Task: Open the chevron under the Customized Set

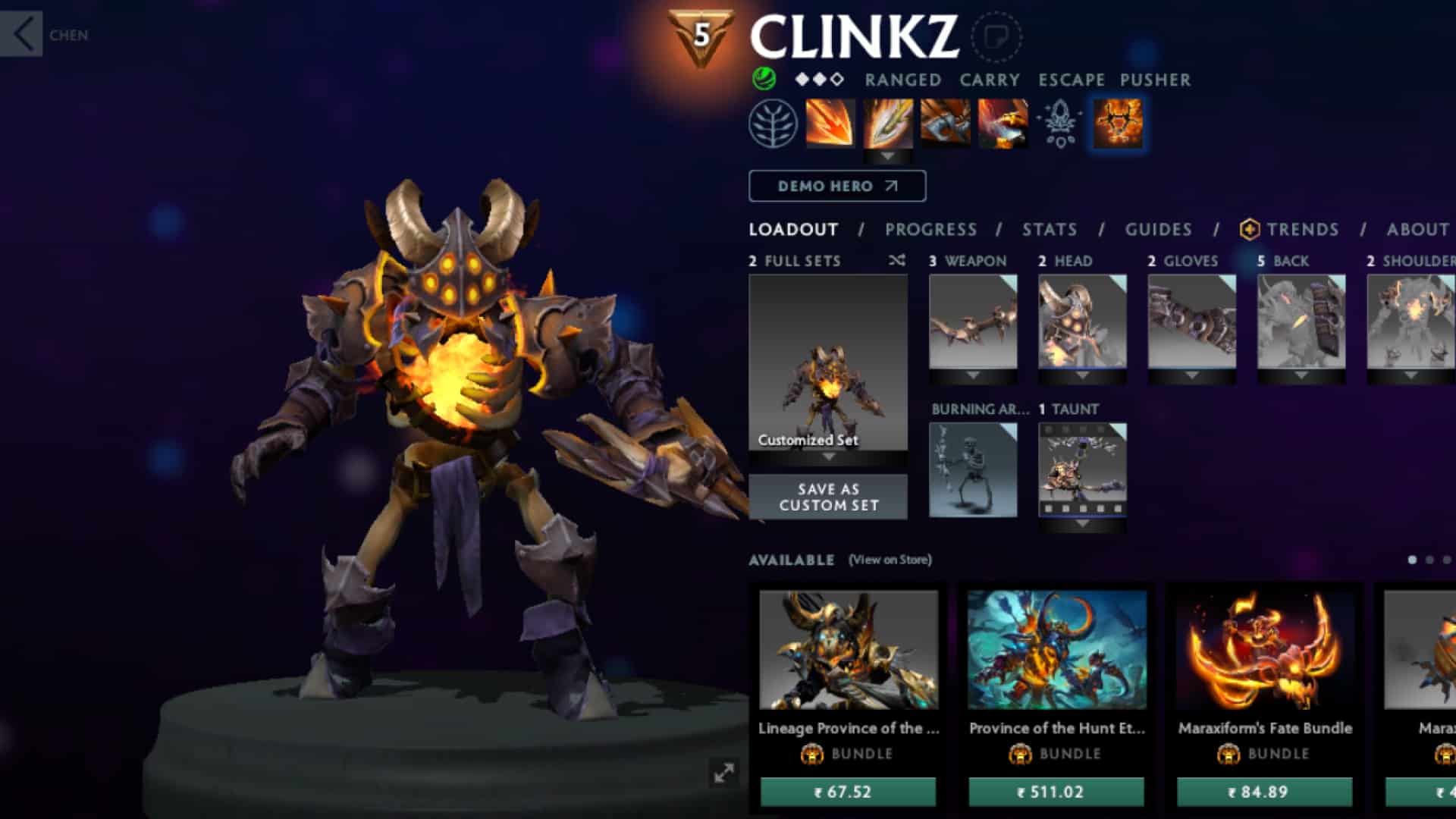Action: [828, 458]
